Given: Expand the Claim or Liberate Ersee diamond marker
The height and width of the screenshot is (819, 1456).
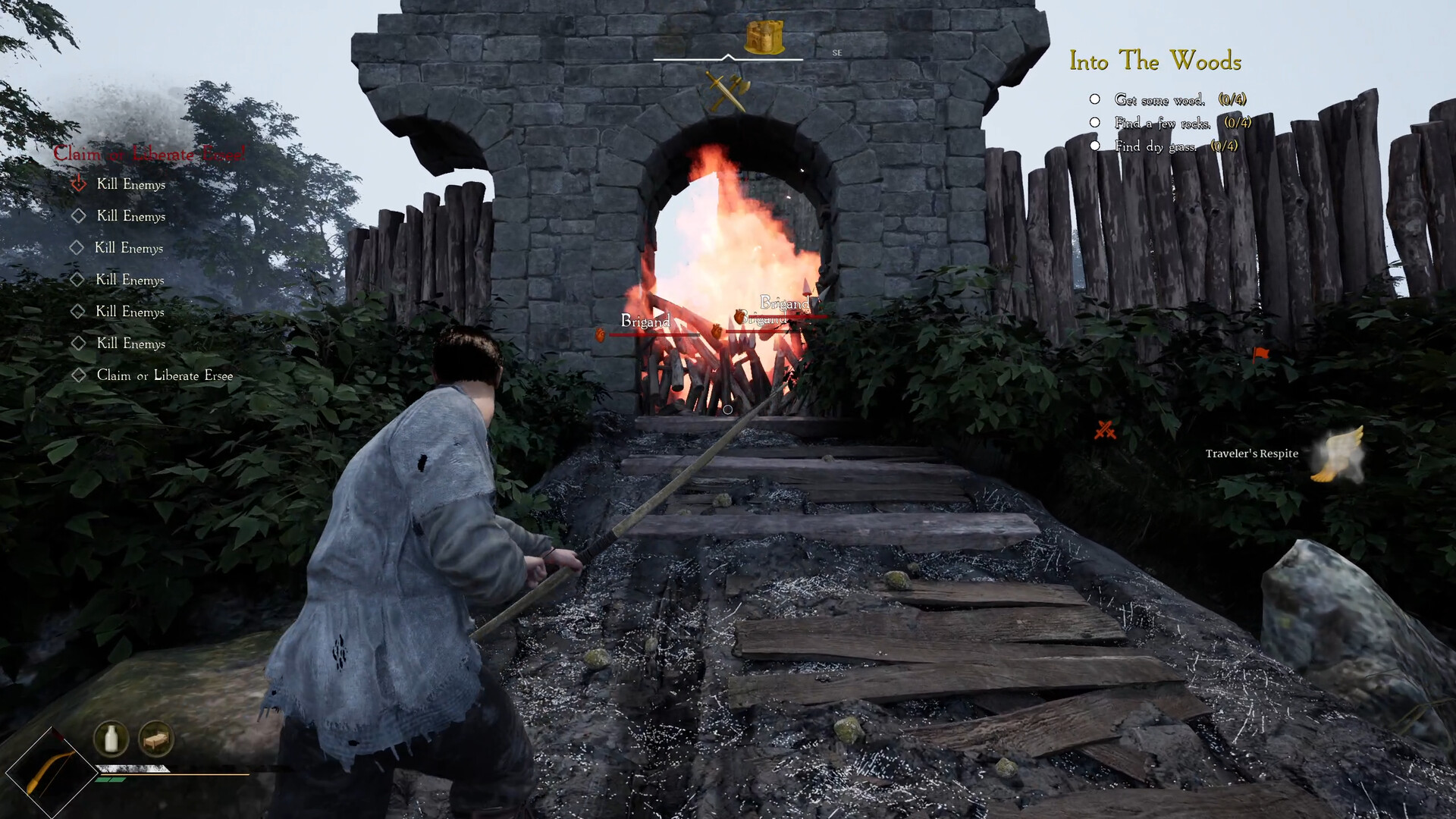Looking at the screenshot, I should point(79,375).
